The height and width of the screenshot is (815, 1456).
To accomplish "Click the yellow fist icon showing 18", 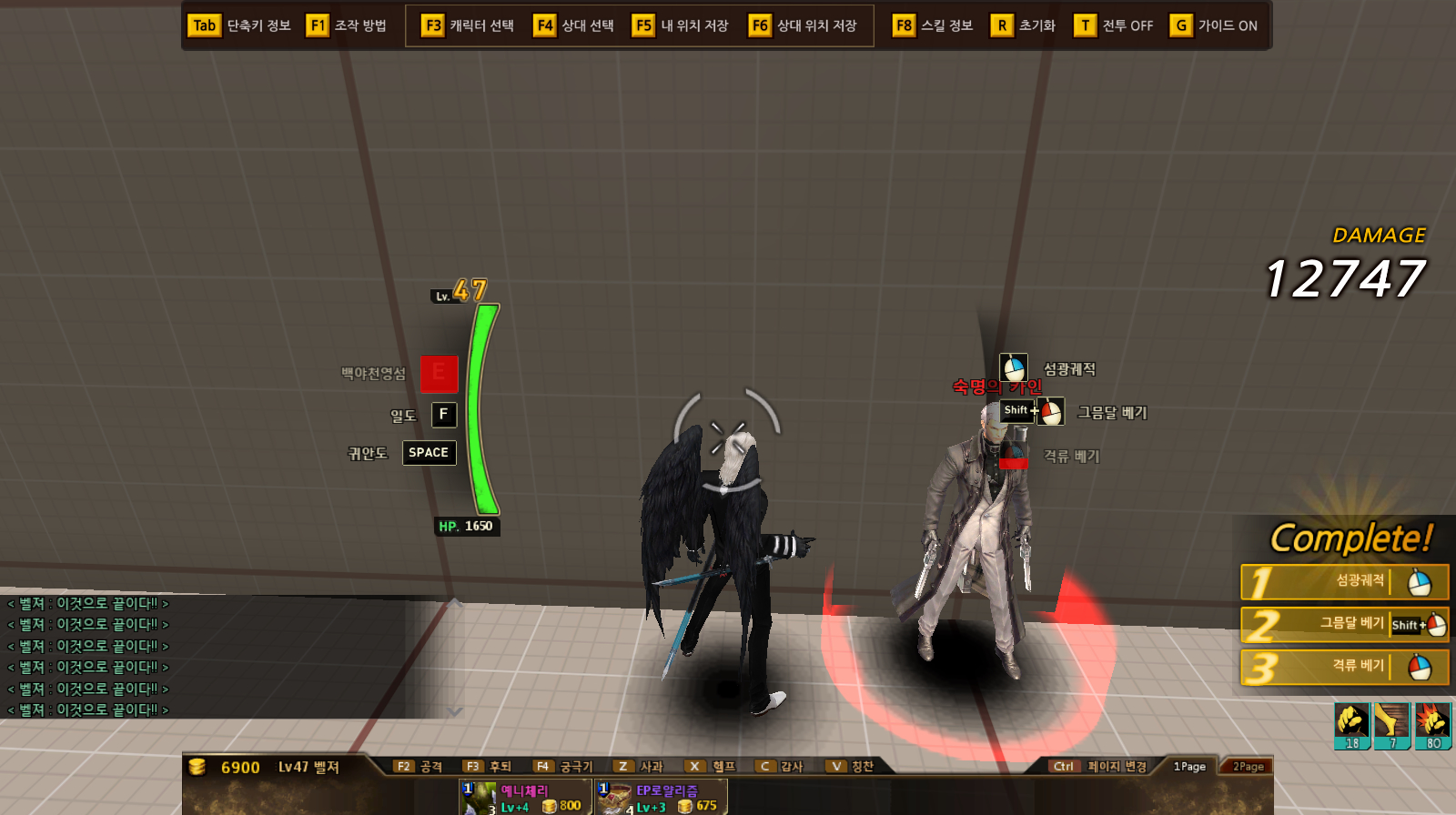I will (x=1352, y=725).
